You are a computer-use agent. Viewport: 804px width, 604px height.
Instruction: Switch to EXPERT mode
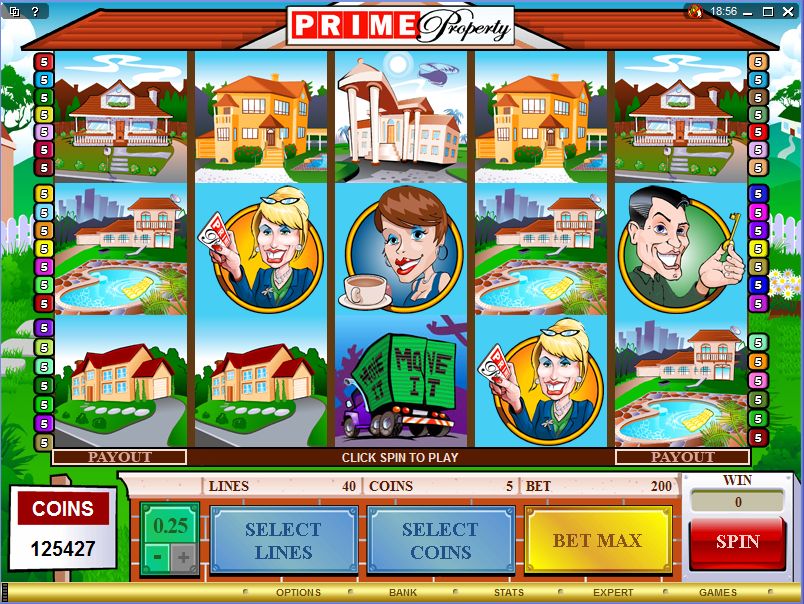613,593
